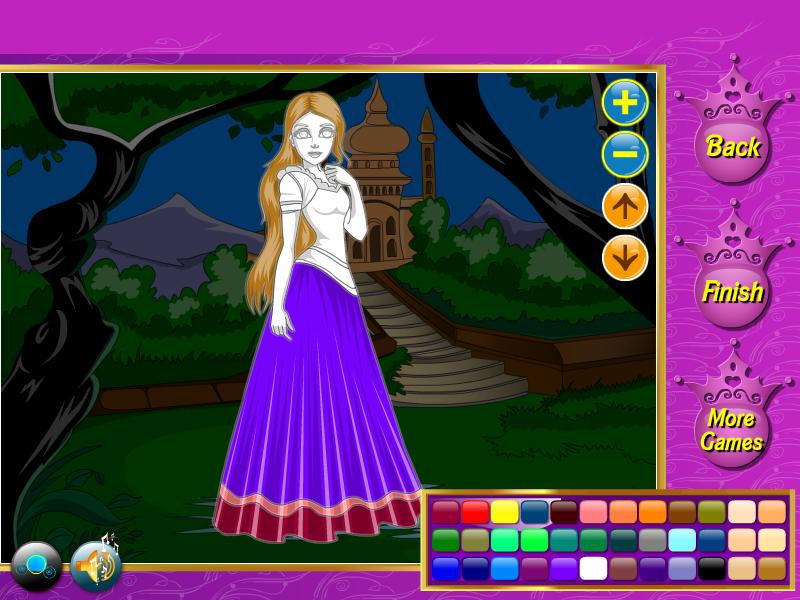Image resolution: width=800 pixels, height=600 pixels.
Task: Choose the pink color swatch
Action: (593, 512)
